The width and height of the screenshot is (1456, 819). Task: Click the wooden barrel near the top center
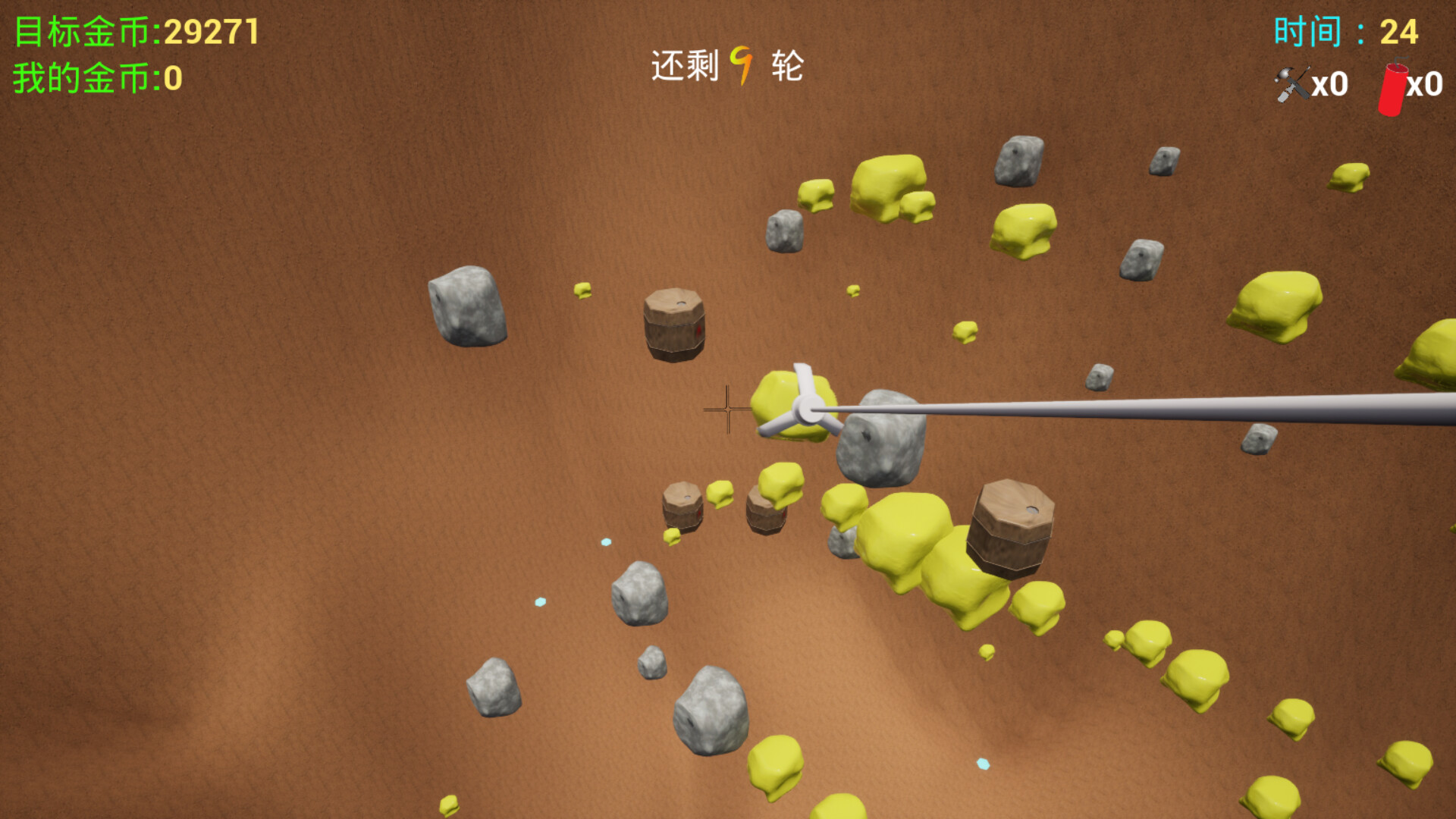point(673,326)
